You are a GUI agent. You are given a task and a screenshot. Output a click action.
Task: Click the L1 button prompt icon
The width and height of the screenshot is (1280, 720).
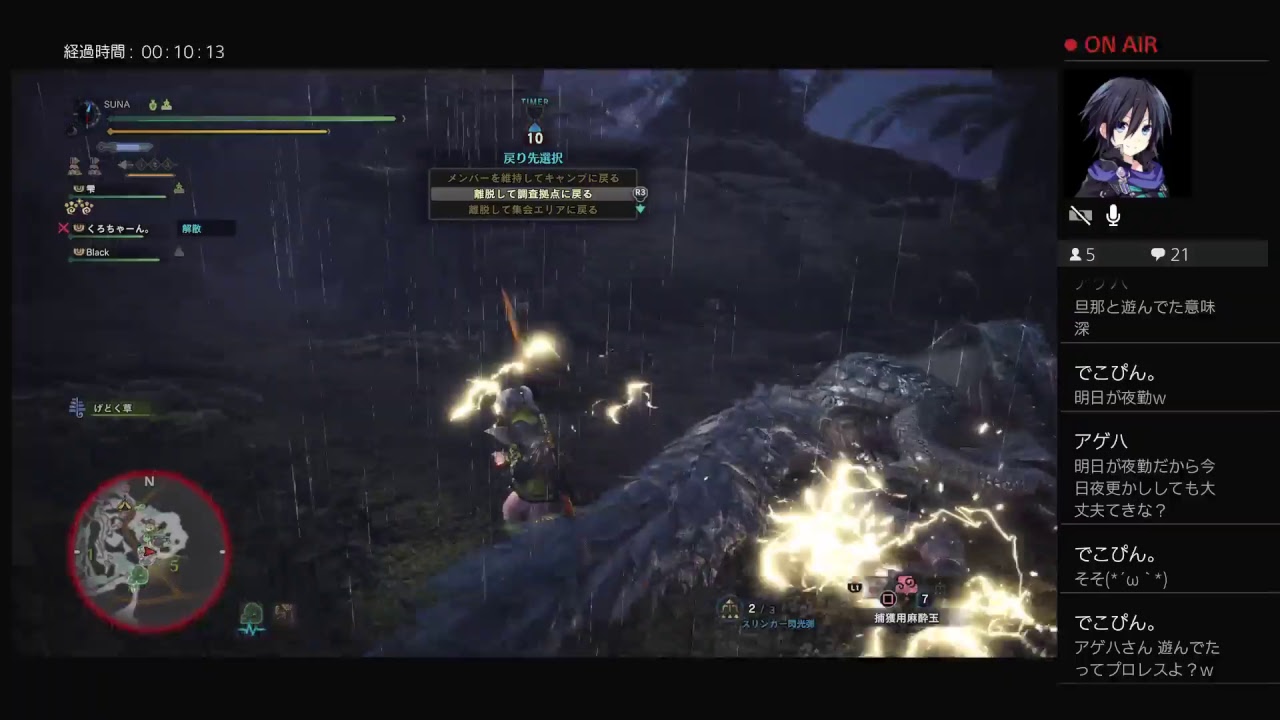click(x=854, y=587)
